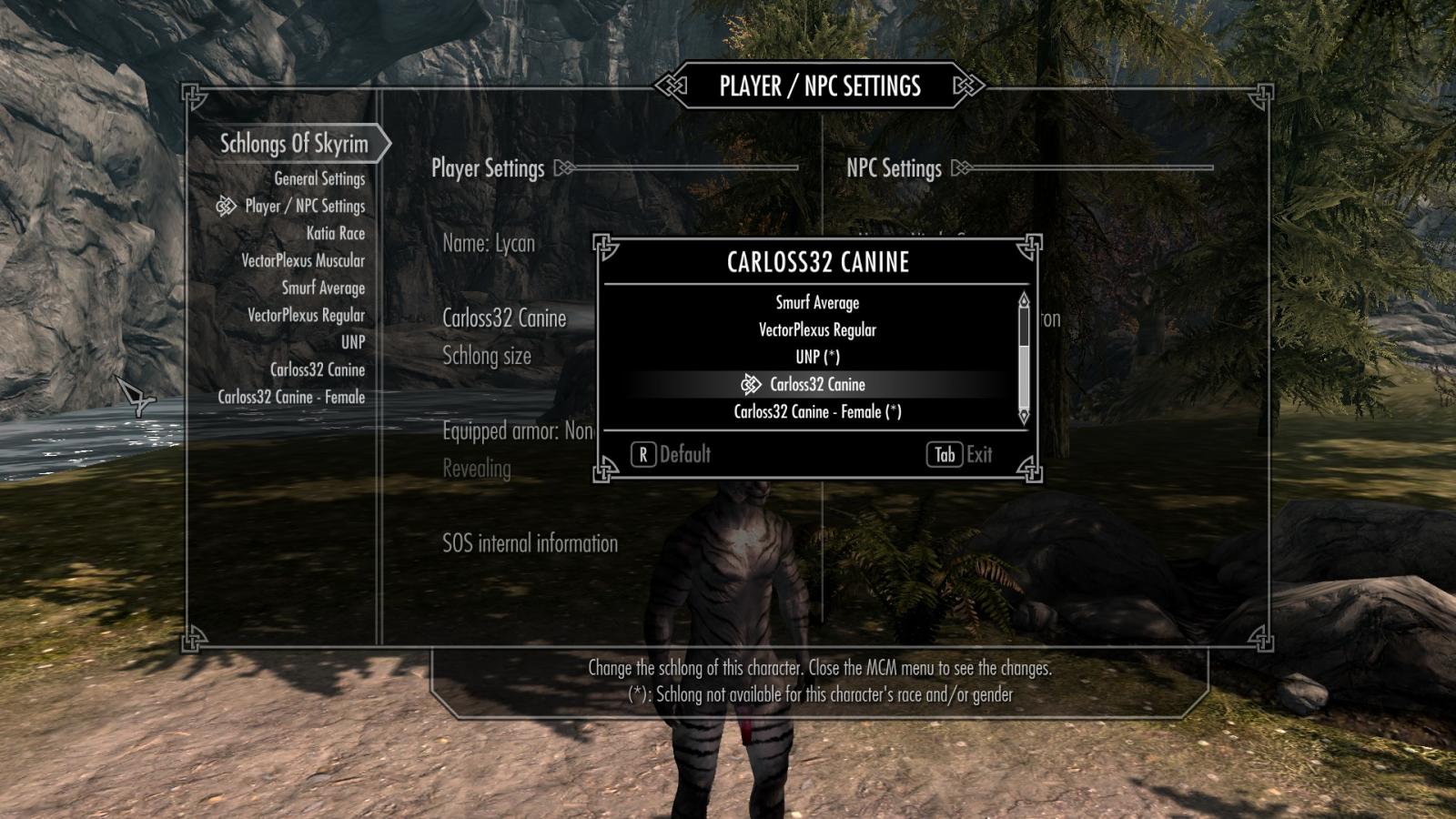Viewport: 1456px width, 819px height.
Task: Open Player / NPC Settings page
Action: pos(304,207)
